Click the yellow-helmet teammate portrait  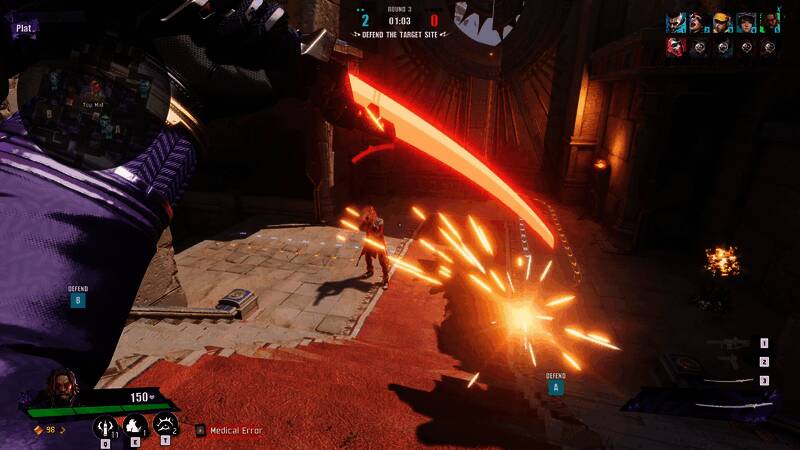[722, 23]
